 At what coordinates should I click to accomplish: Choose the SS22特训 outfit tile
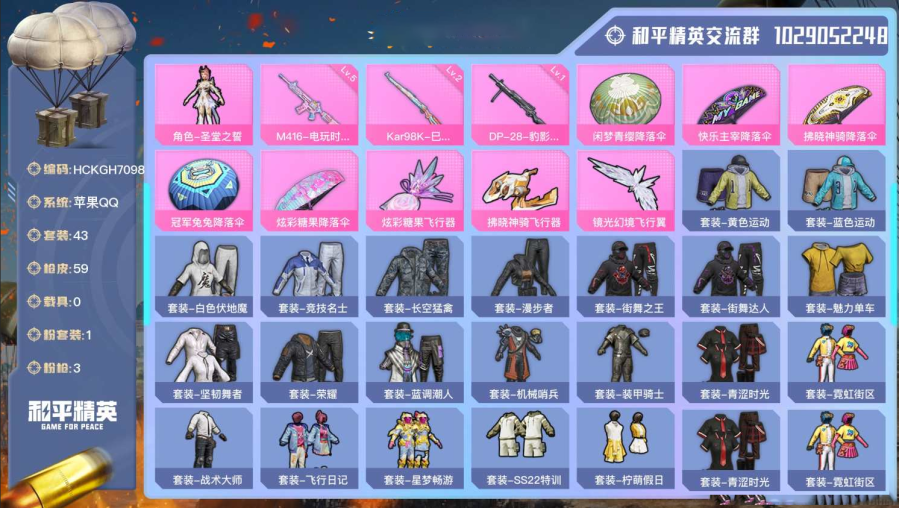point(519,446)
